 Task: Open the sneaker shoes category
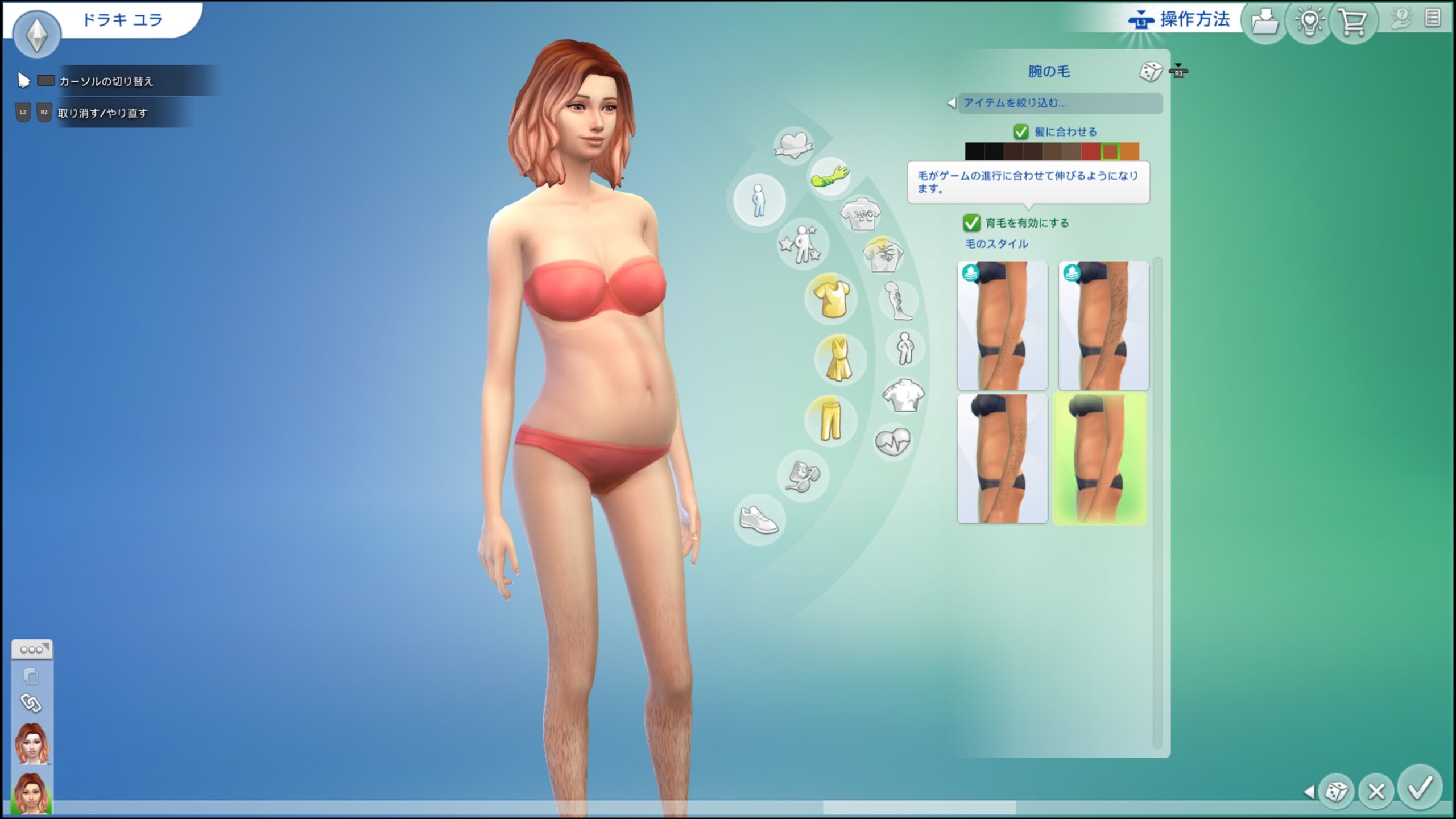pos(759,520)
